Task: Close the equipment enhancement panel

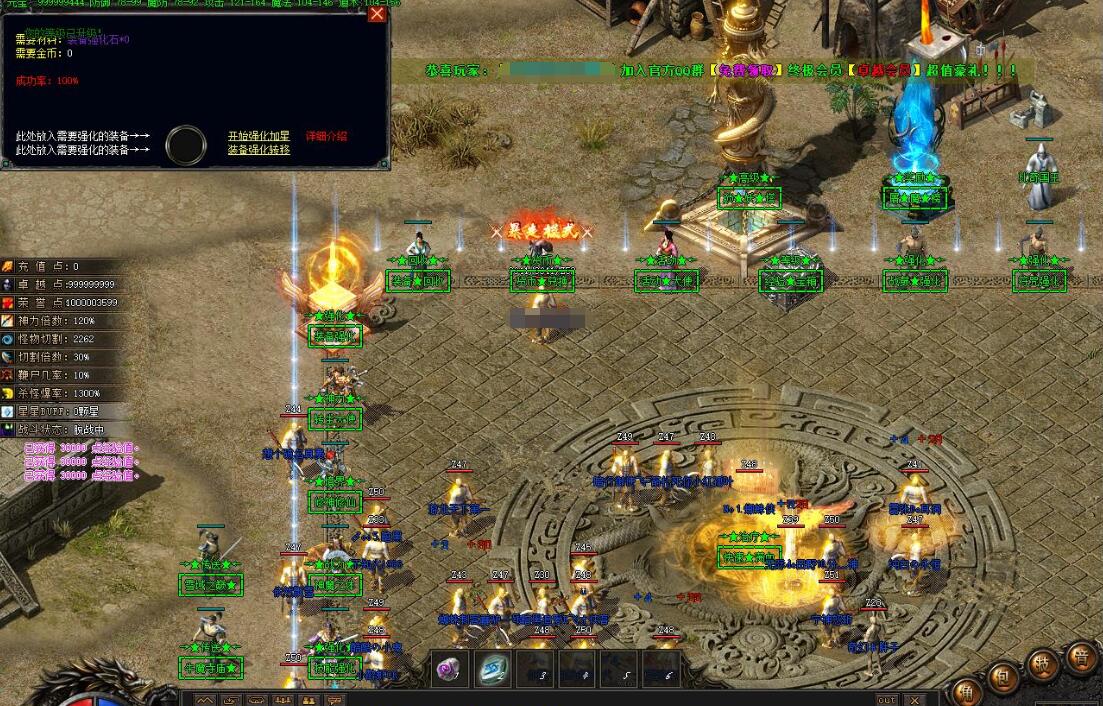Action: pyautogui.click(x=377, y=14)
